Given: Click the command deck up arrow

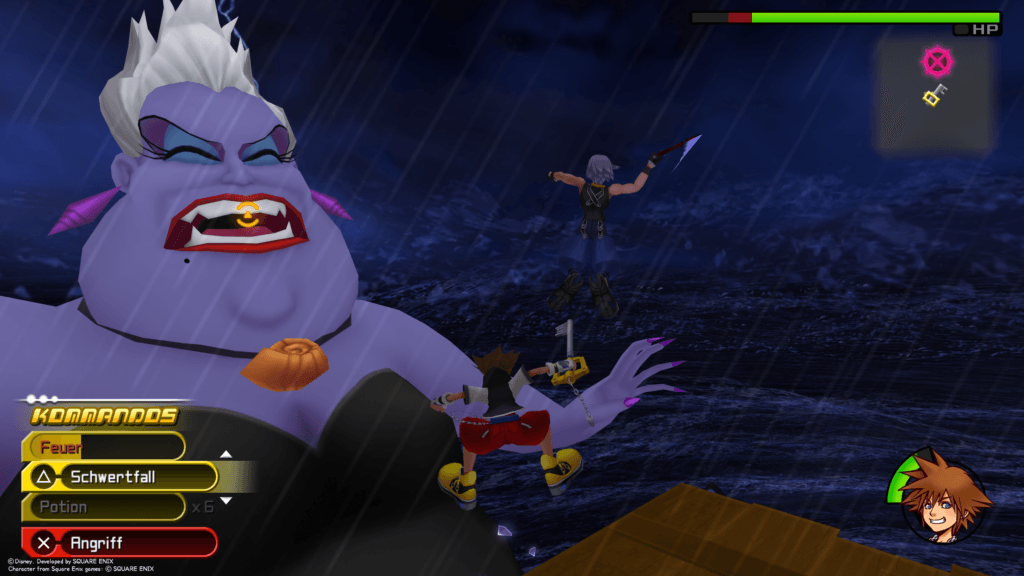Looking at the screenshot, I should pos(226,455).
